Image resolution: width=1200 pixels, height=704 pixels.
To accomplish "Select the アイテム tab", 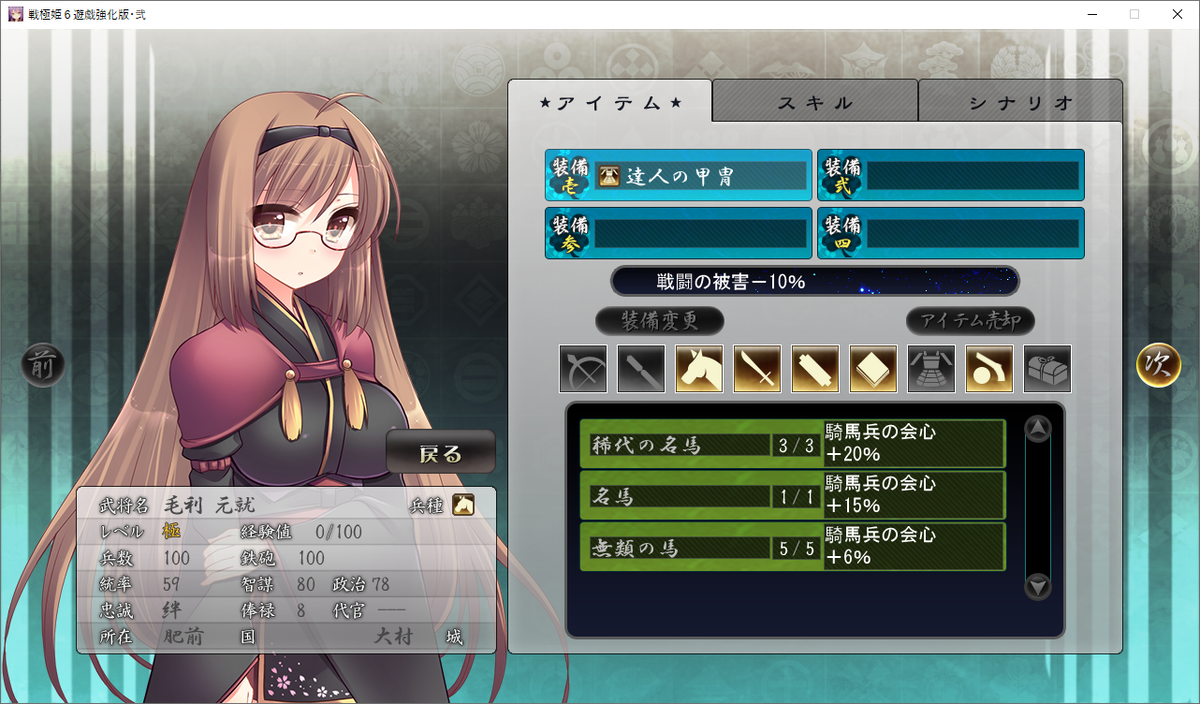I will point(610,102).
